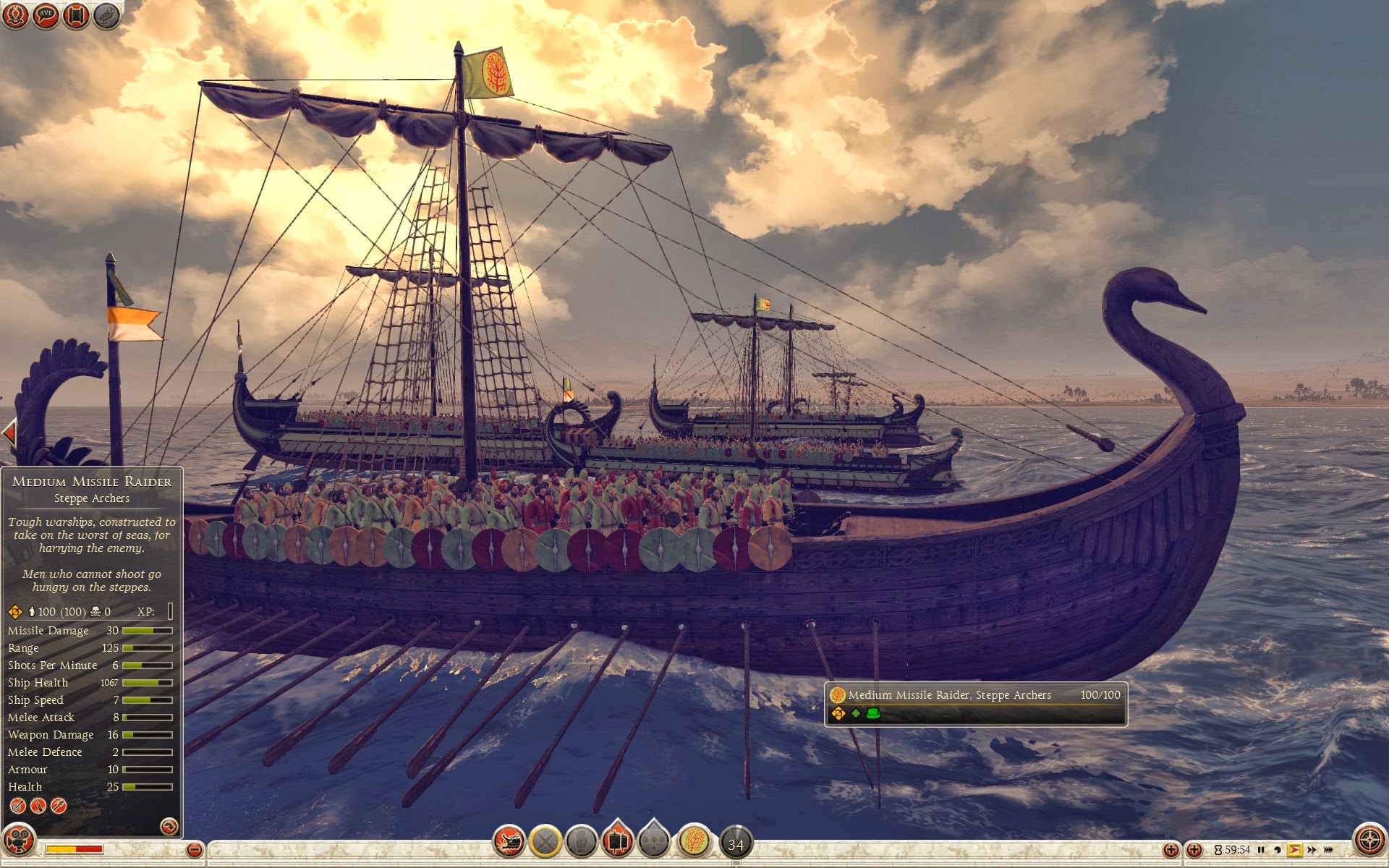This screenshot has height=868, width=1389.
Task: Click the dial showing 34
Action: pyautogui.click(x=736, y=843)
